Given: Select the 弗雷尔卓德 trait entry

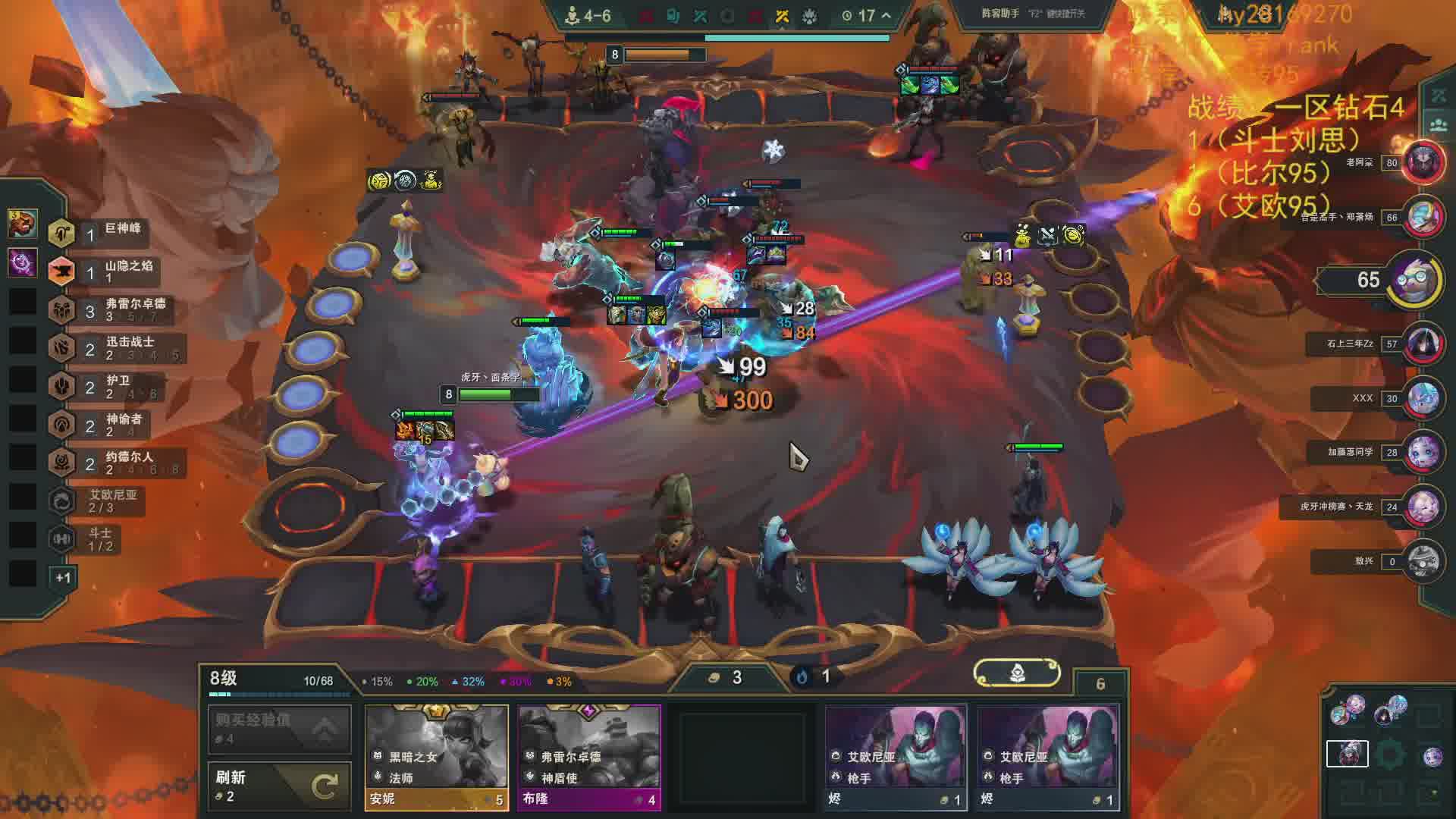Looking at the screenshot, I should coord(114,309).
